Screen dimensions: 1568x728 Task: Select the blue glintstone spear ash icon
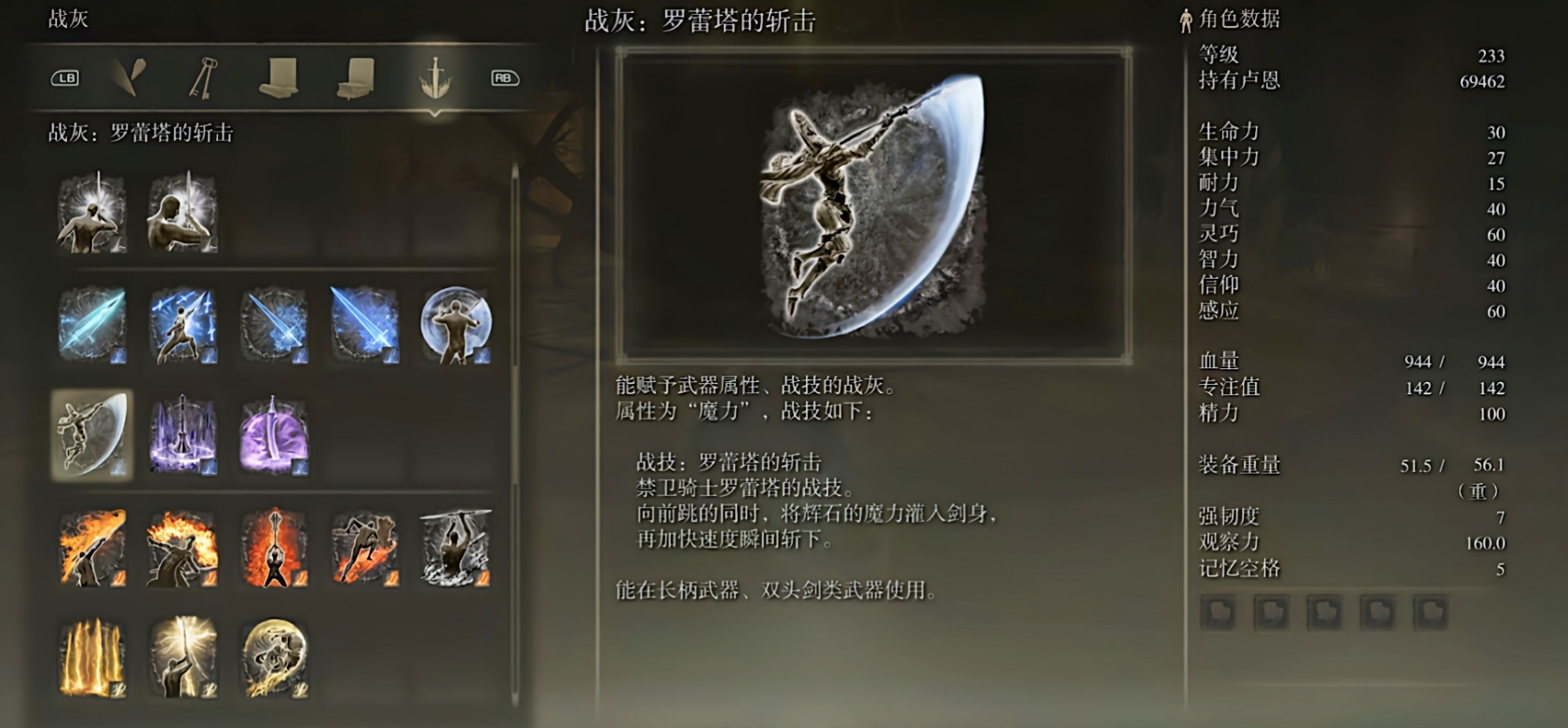(x=90, y=323)
